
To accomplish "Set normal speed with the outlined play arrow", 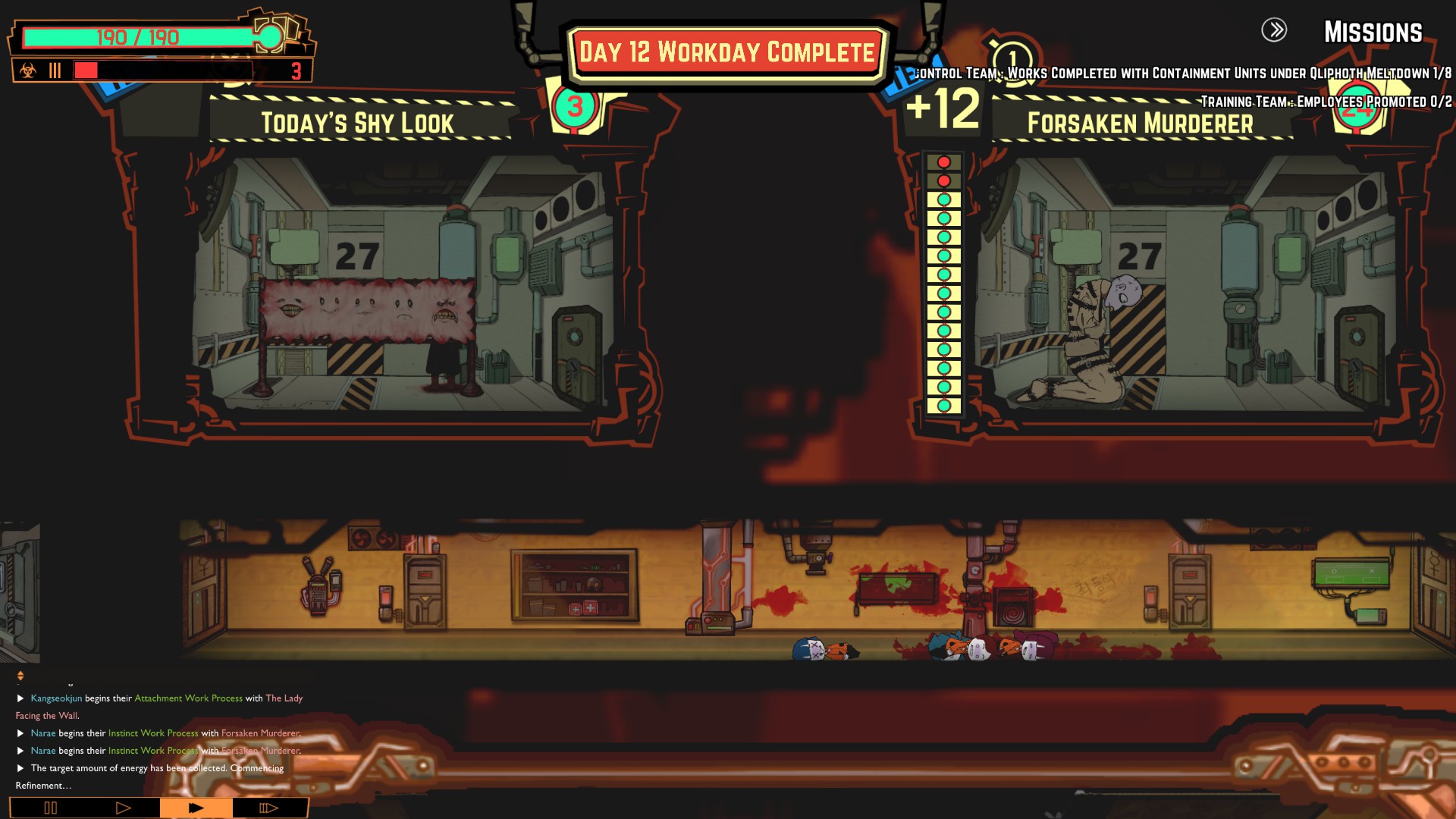I will click(123, 808).
